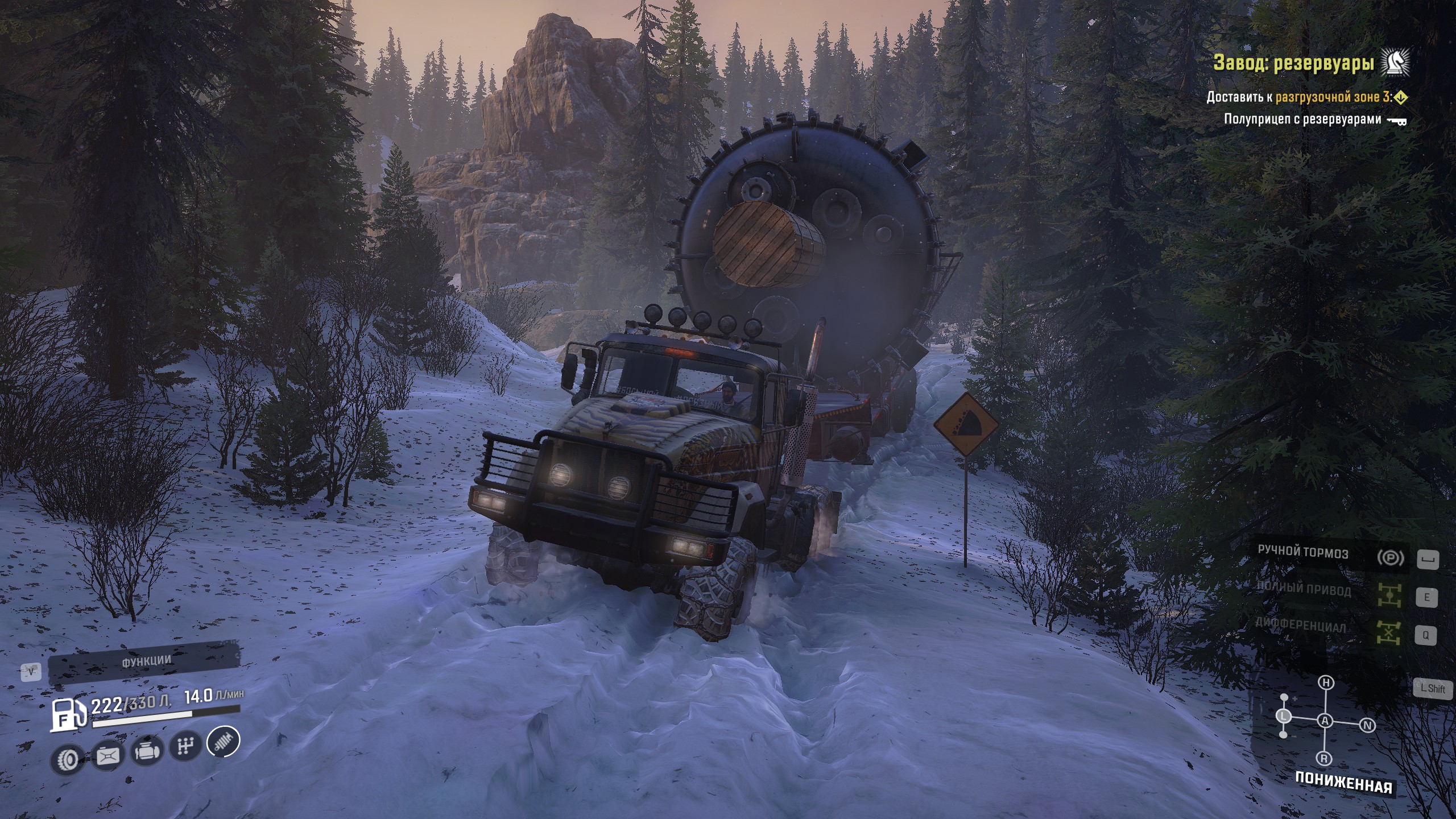Viewport: 1456px width, 819px height.
Task: Toggle the Дифференциал lock
Action: (1388, 633)
